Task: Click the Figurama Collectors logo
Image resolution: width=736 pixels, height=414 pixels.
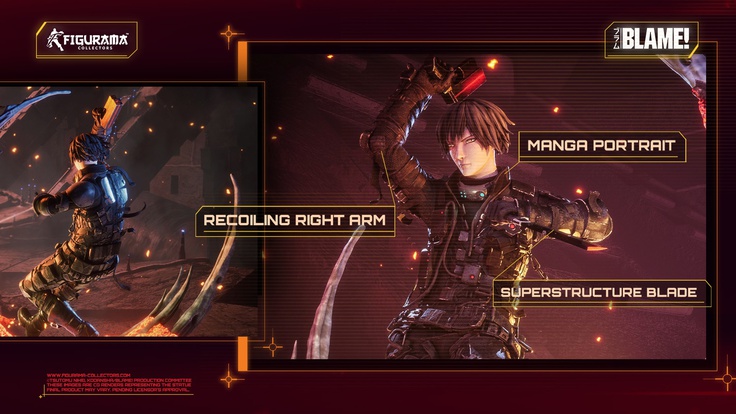Action: point(87,40)
